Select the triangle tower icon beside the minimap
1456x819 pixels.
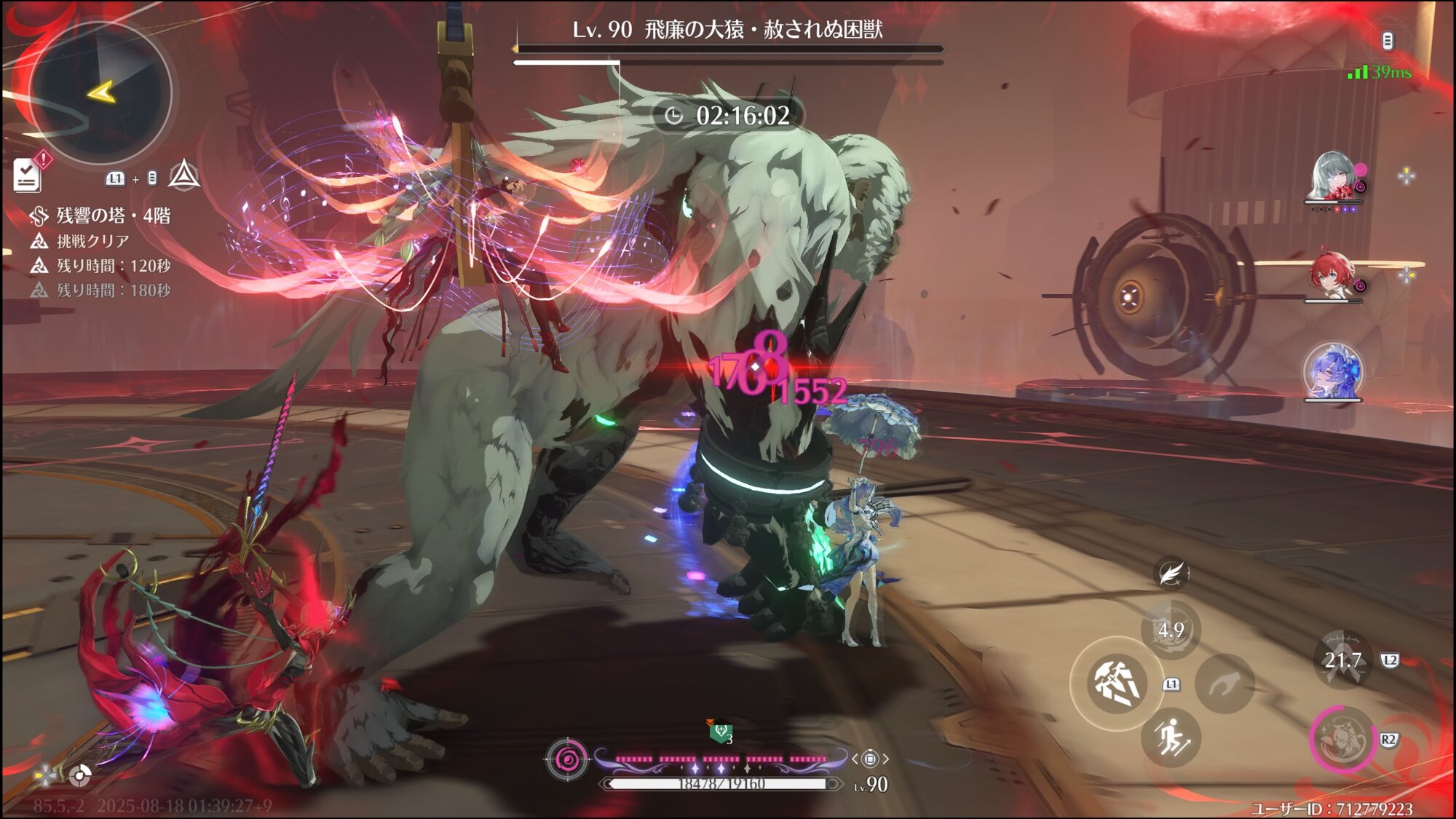coord(184,175)
